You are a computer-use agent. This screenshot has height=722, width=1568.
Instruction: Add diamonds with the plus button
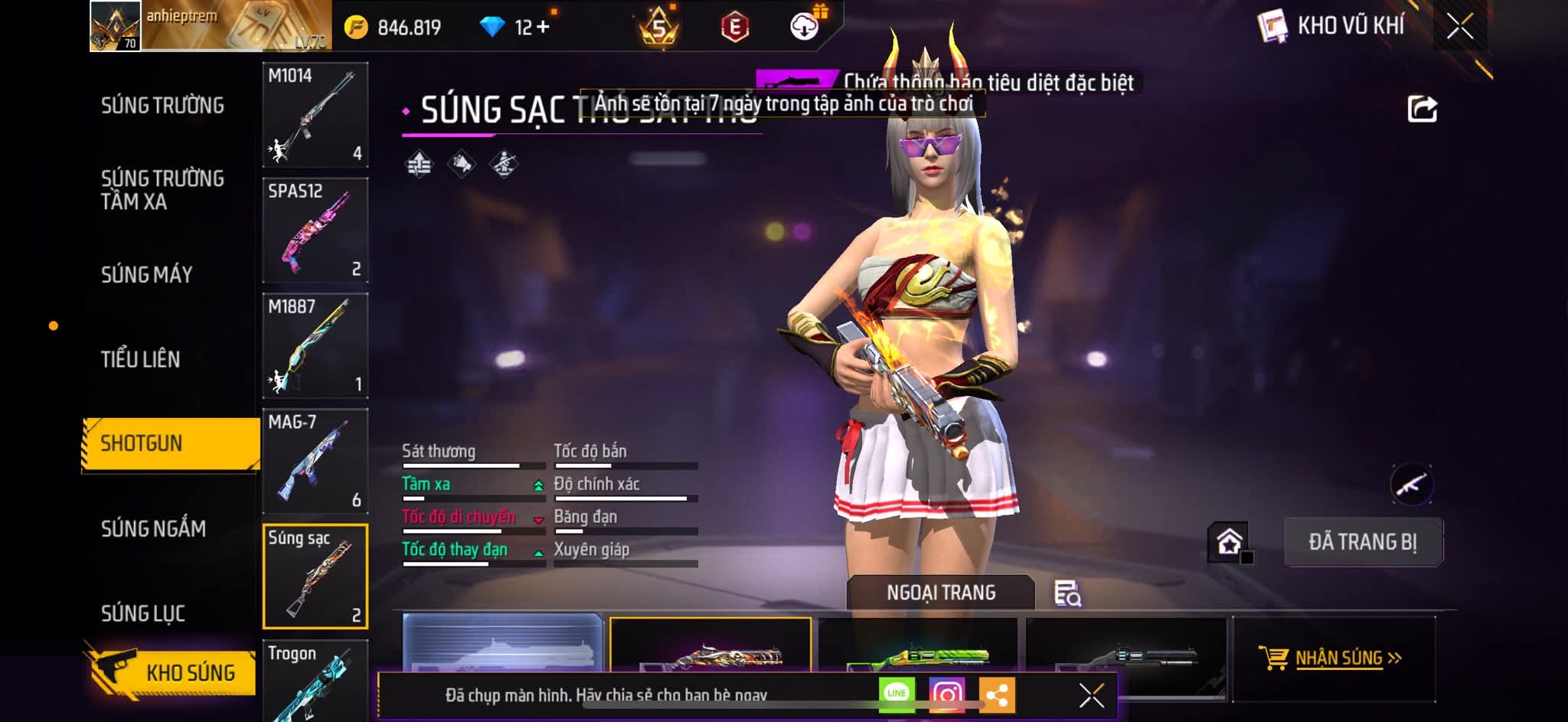[x=543, y=28]
